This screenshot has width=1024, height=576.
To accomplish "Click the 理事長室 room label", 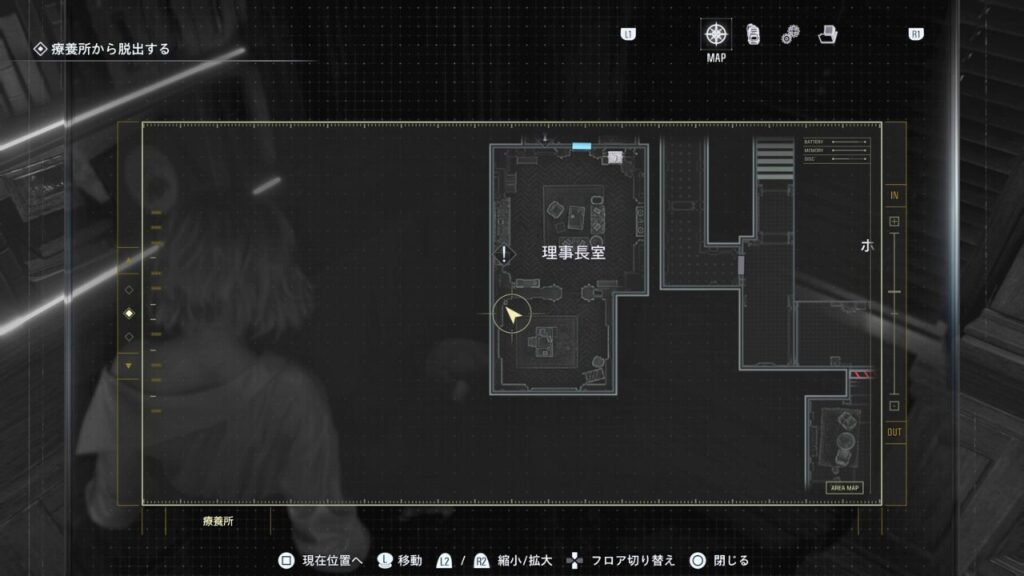I will (573, 253).
